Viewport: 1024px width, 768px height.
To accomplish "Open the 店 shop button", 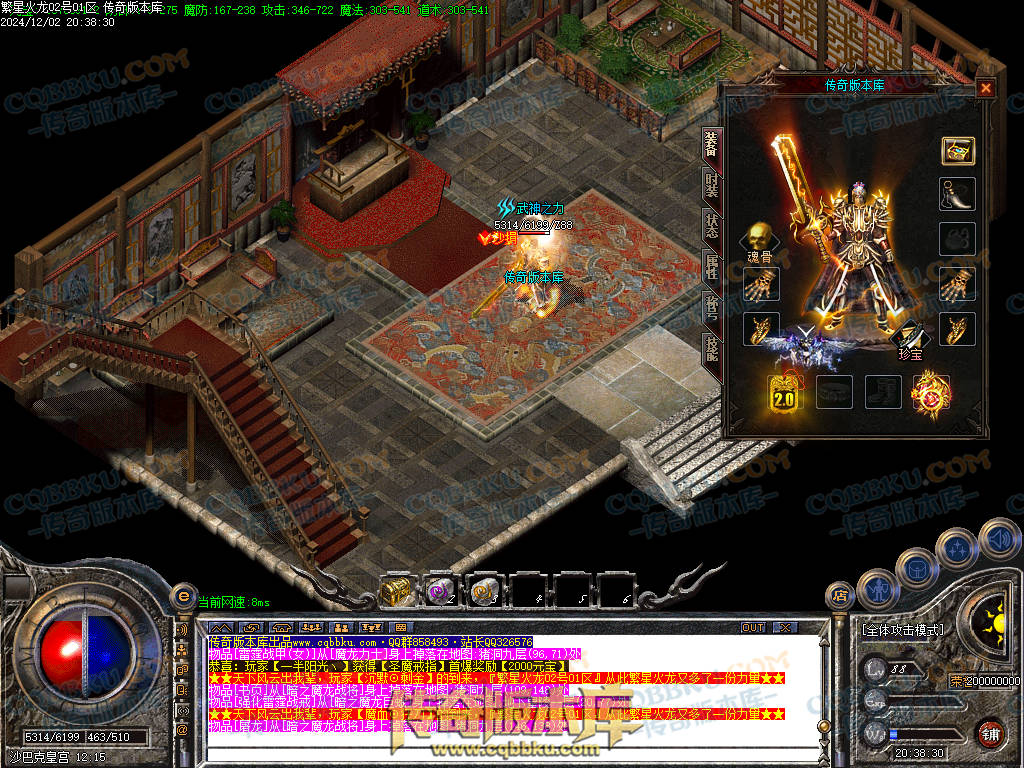I will 840,596.
